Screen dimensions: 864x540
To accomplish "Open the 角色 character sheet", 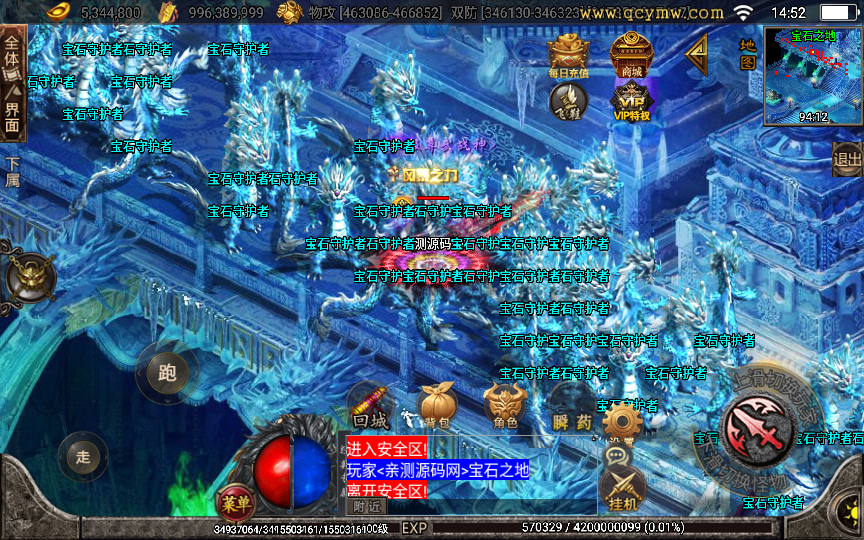I will (505, 408).
